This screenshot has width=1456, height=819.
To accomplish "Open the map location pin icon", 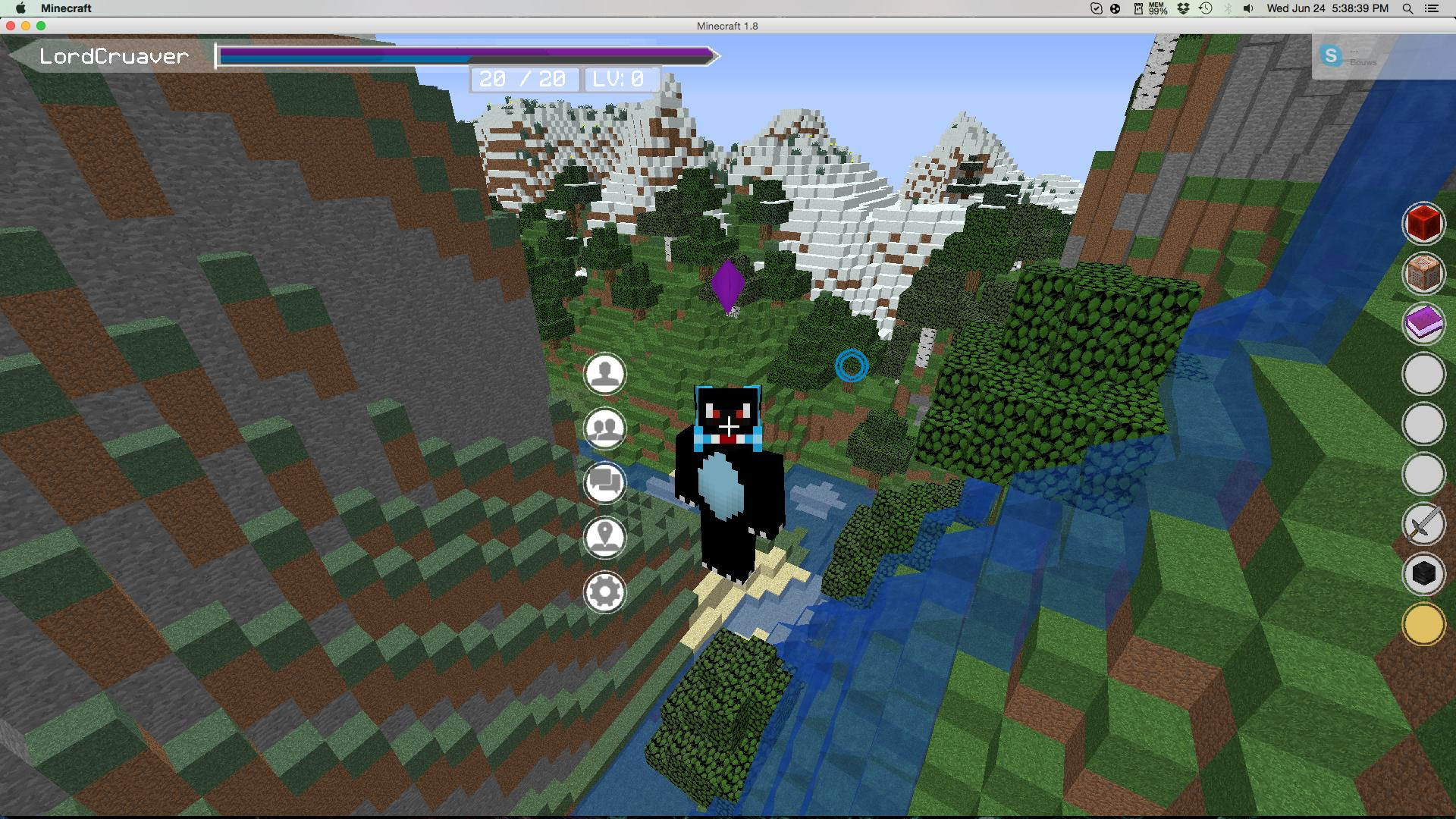I will pyautogui.click(x=604, y=539).
